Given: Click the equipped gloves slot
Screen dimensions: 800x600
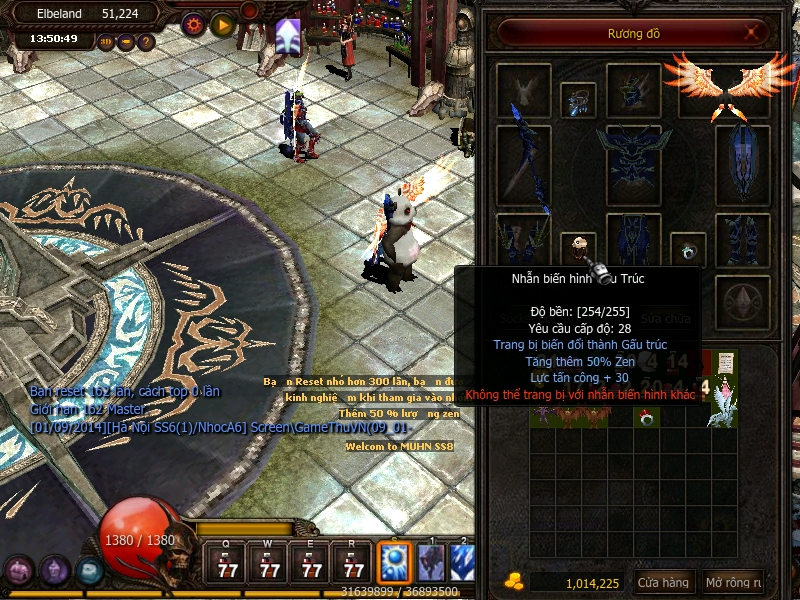Looking at the screenshot, I should 523,240.
